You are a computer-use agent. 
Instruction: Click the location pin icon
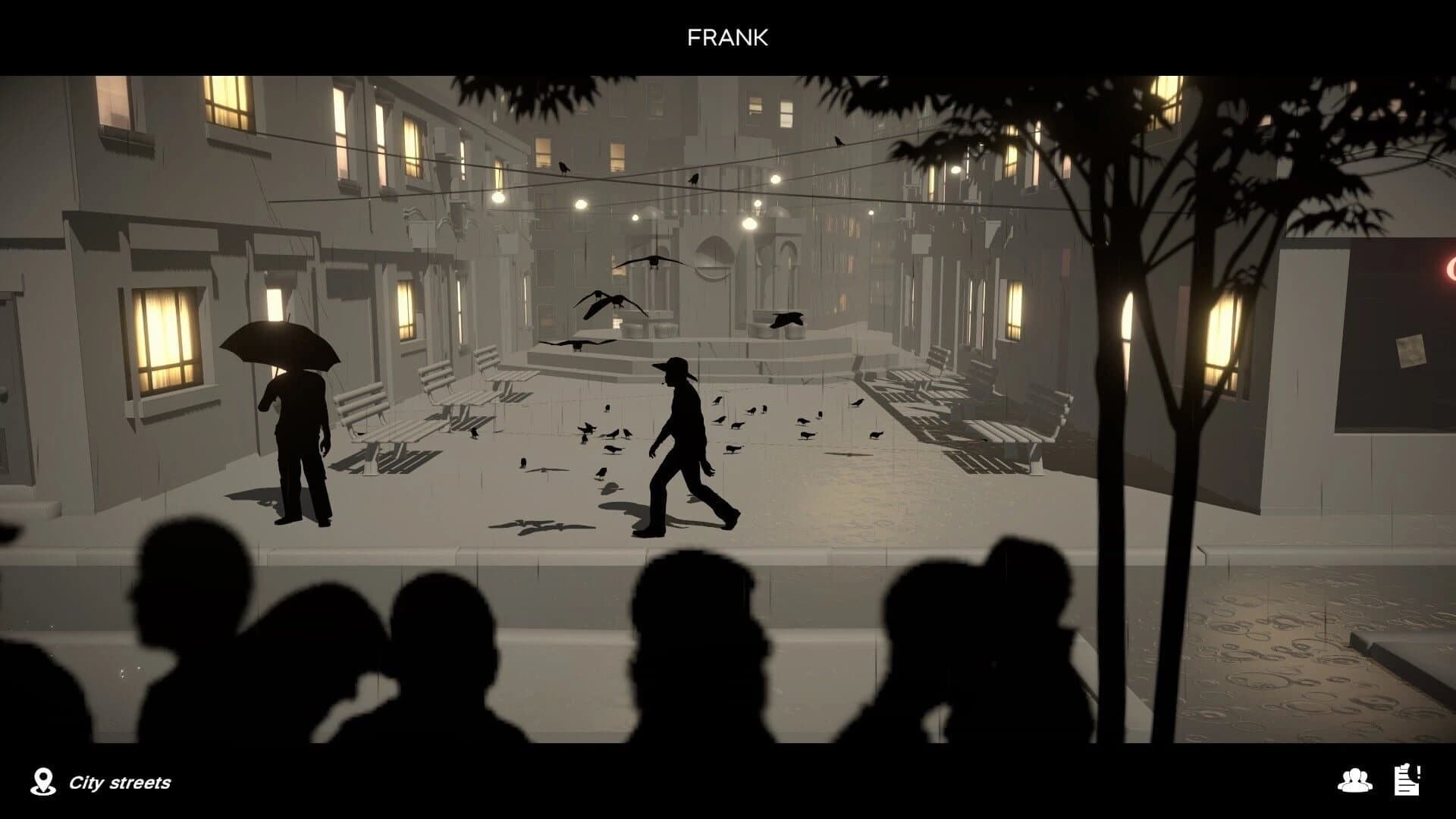[x=43, y=779]
